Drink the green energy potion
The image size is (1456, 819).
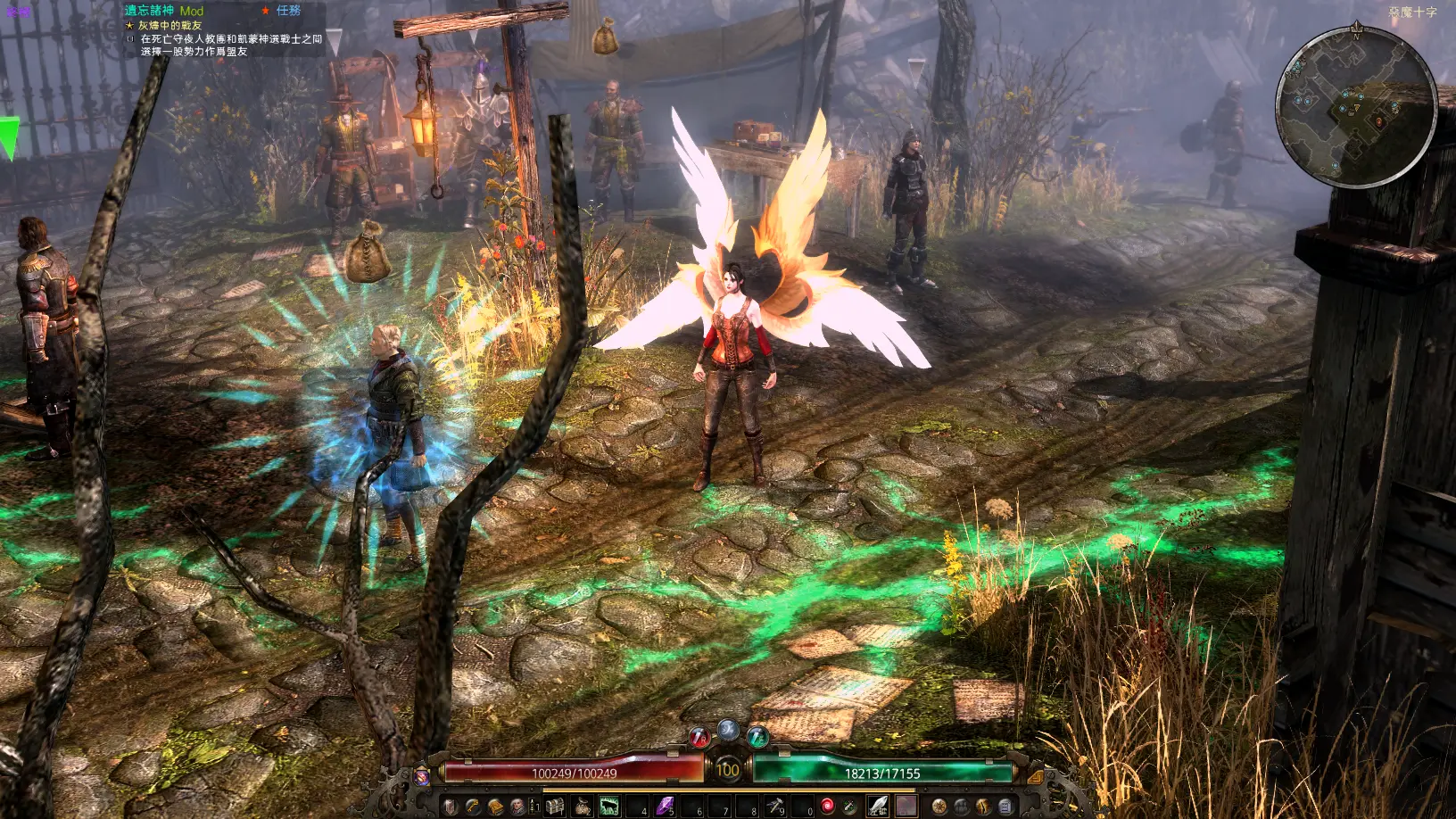pos(757,738)
